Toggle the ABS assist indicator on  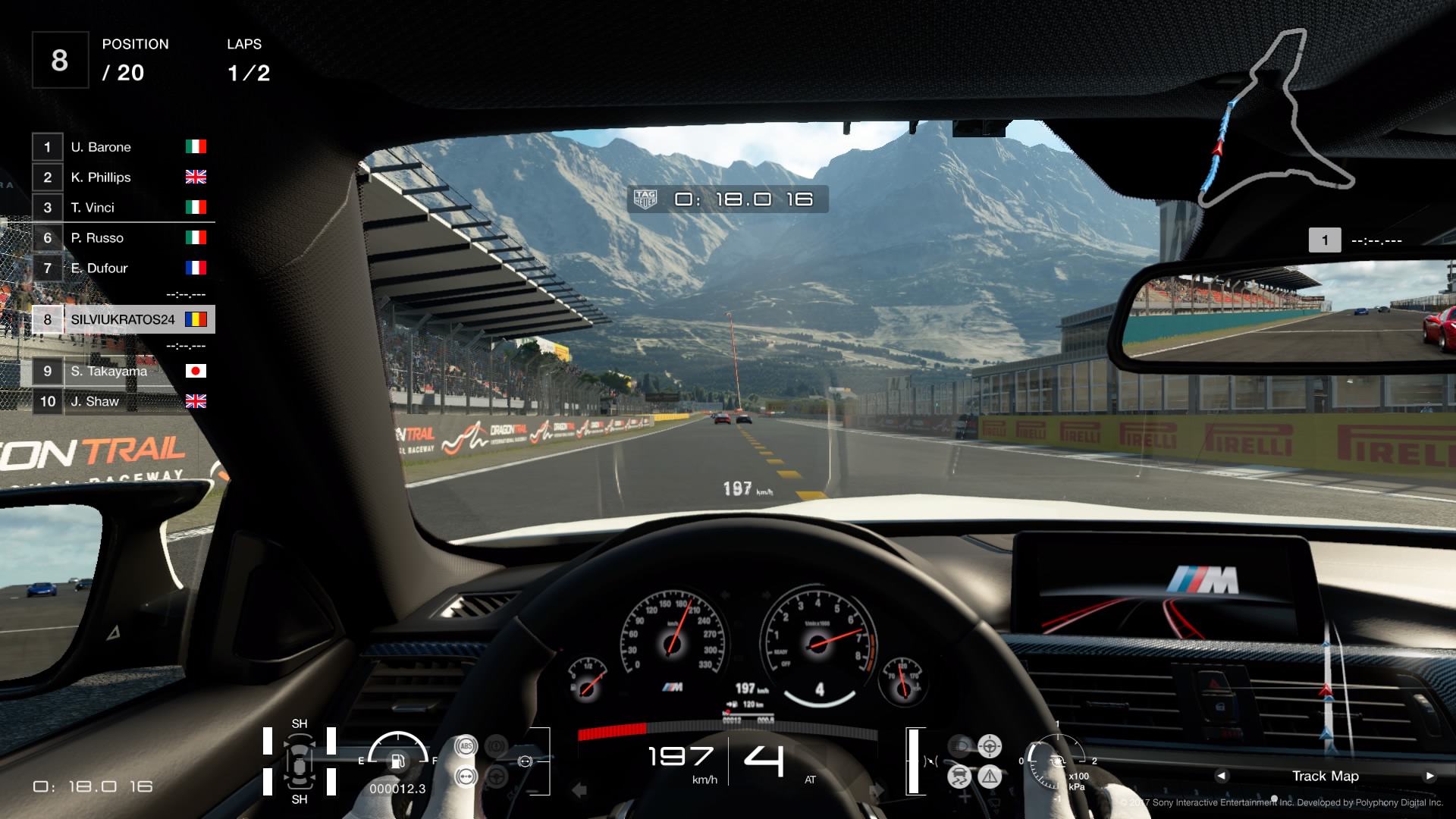click(x=466, y=745)
